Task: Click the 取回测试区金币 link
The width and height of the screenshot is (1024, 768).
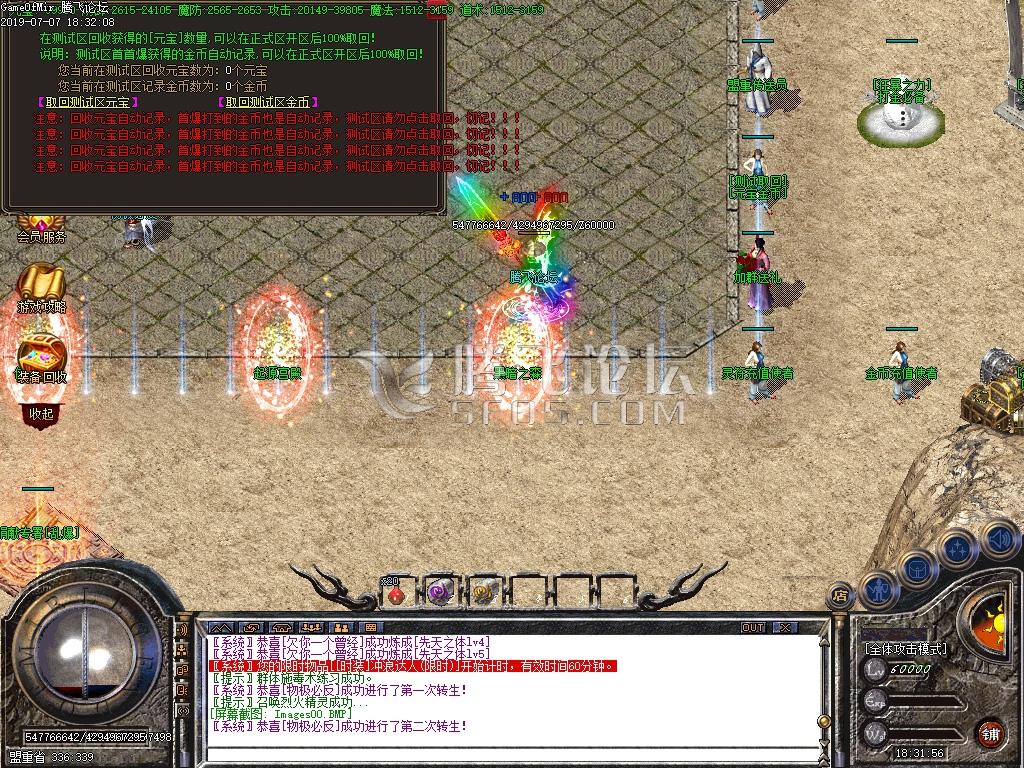Action: pos(267,102)
